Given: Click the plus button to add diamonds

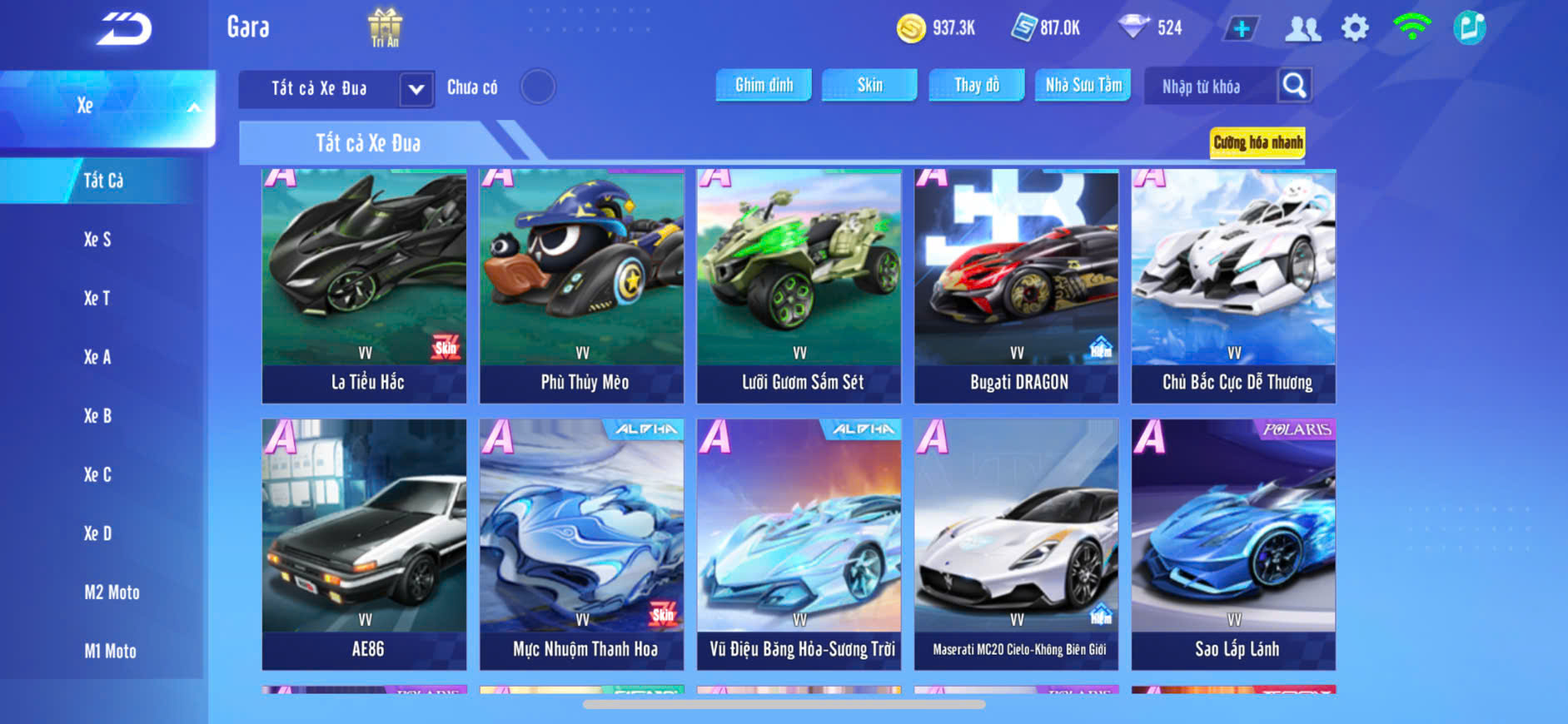Looking at the screenshot, I should (x=1241, y=28).
